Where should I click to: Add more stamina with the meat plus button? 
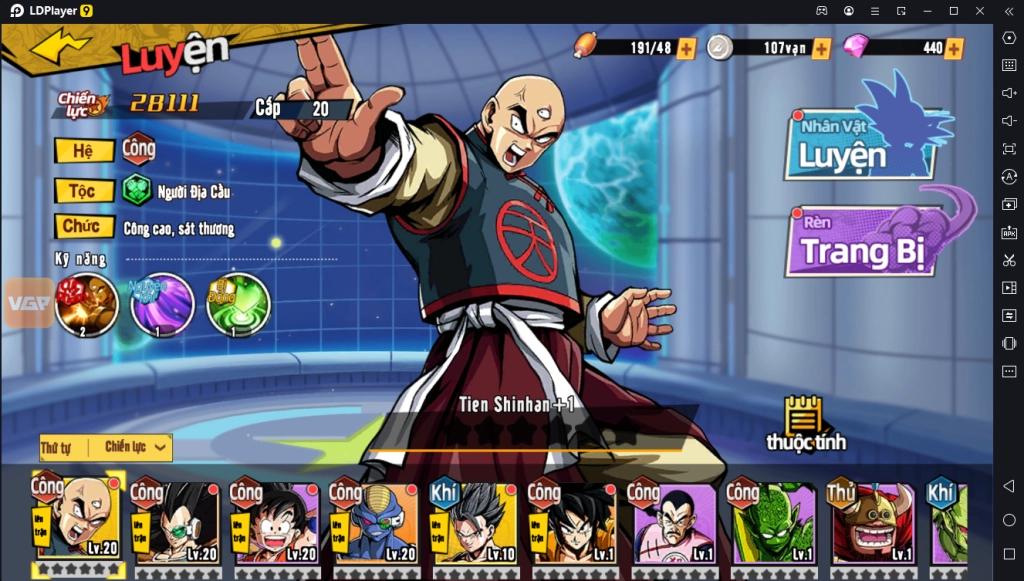(x=686, y=48)
